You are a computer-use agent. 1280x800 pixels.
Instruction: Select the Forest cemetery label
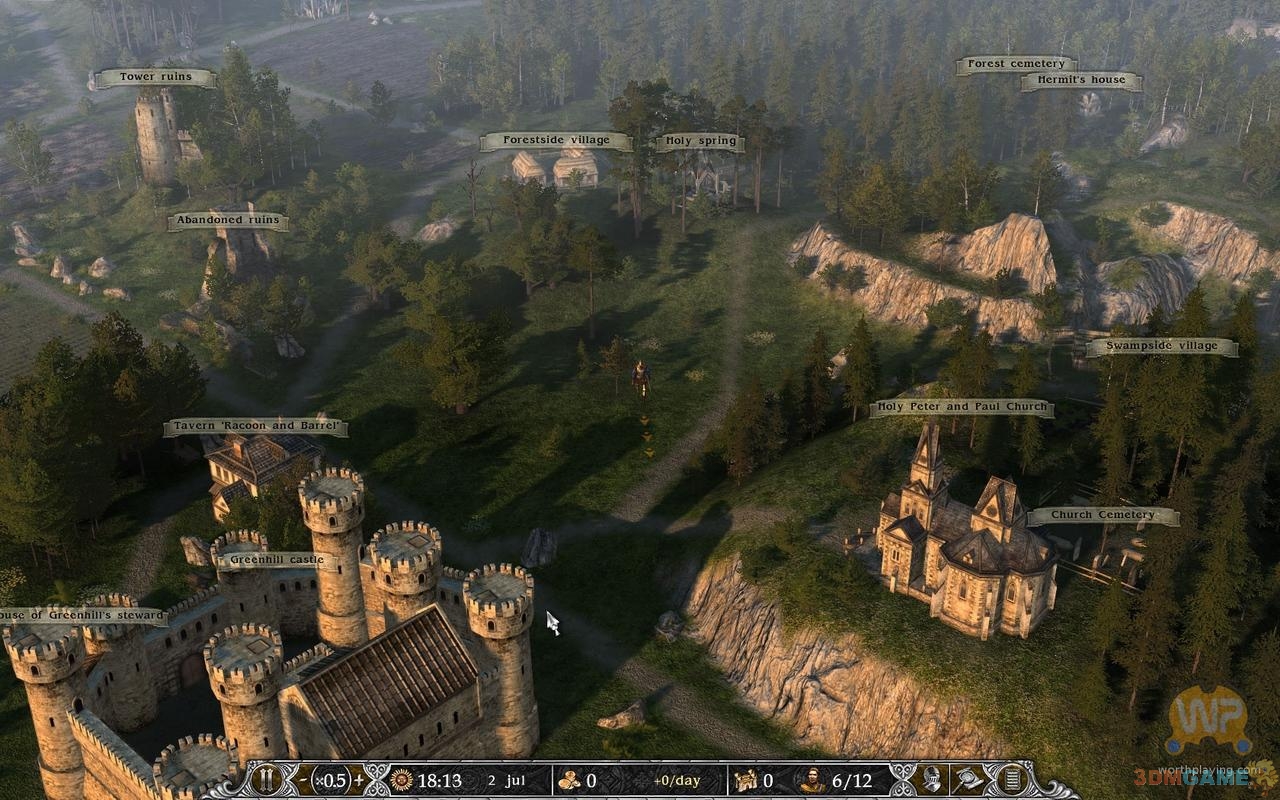(x=1015, y=65)
